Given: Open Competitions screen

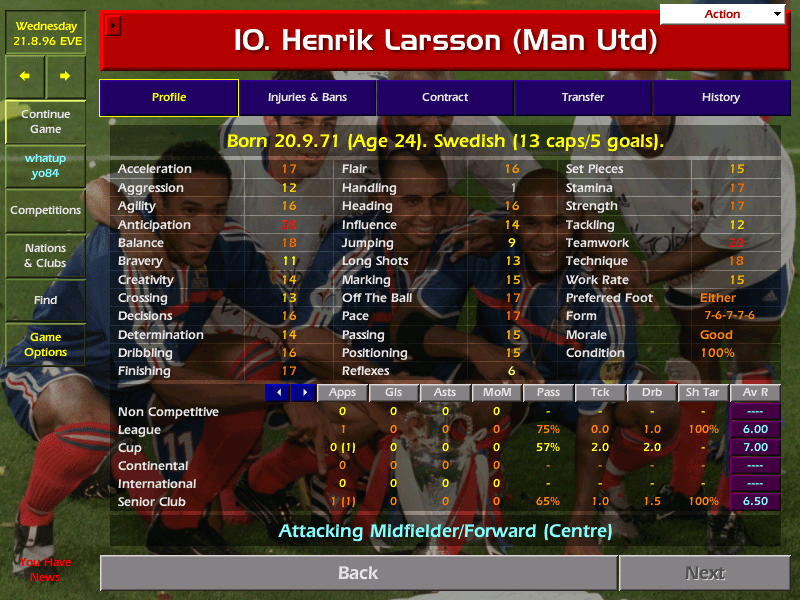Looking at the screenshot, I should point(45,210).
